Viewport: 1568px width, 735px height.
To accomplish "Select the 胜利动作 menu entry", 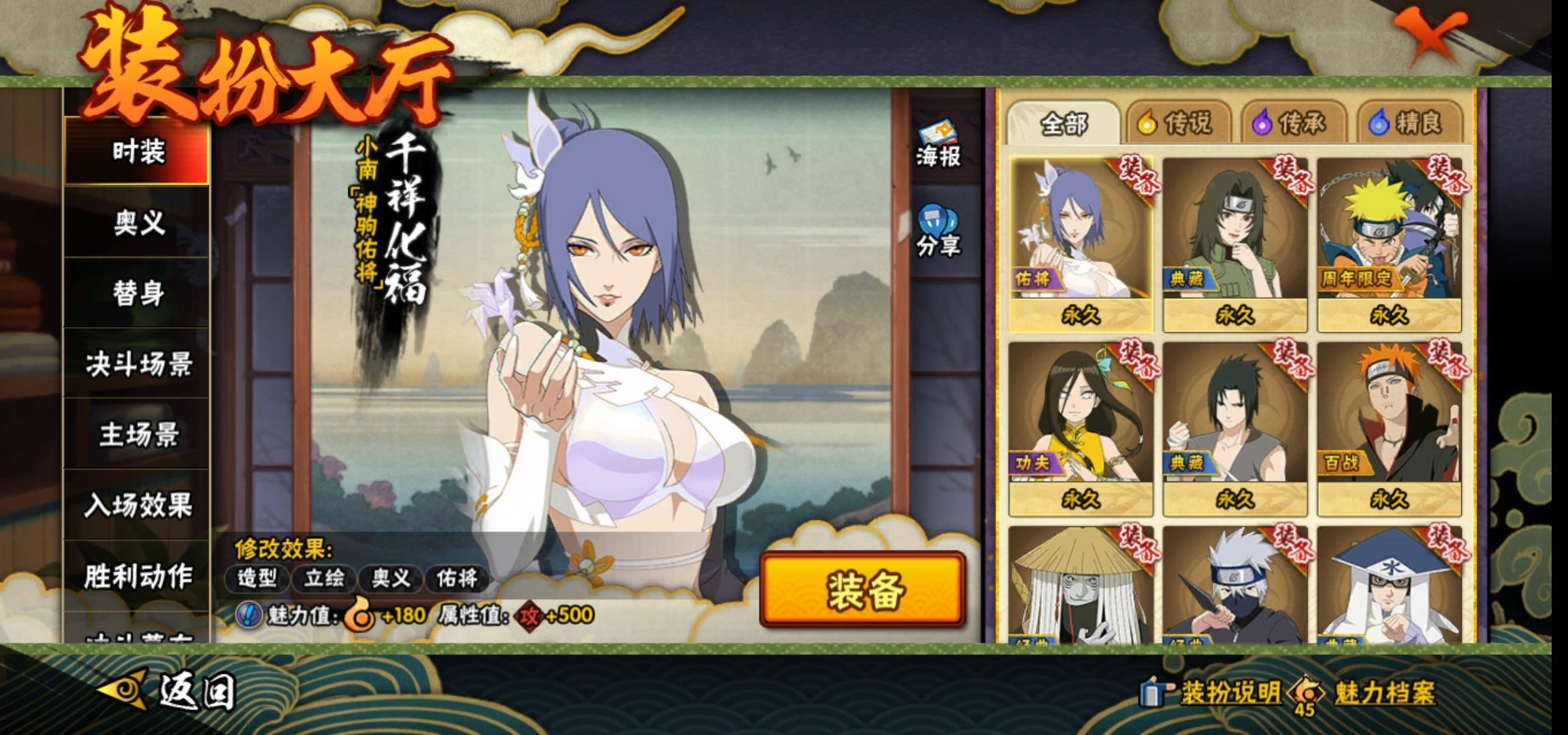I will [137, 576].
